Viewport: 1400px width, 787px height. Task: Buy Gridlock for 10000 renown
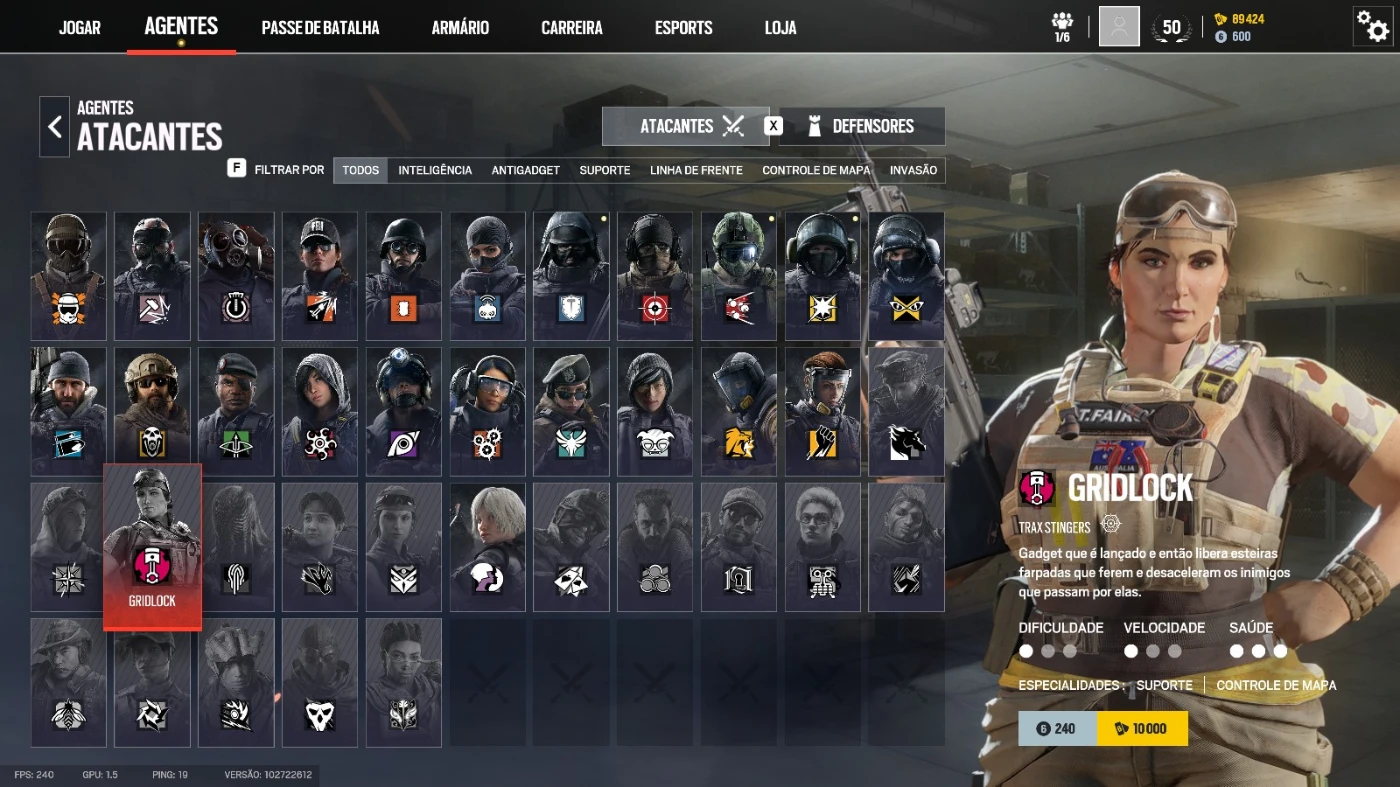(1142, 729)
